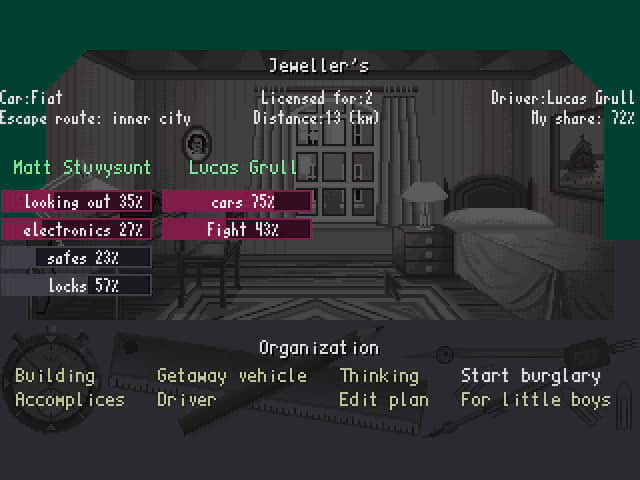Open Edit plan
Screen dimensions: 640x480
(384, 399)
